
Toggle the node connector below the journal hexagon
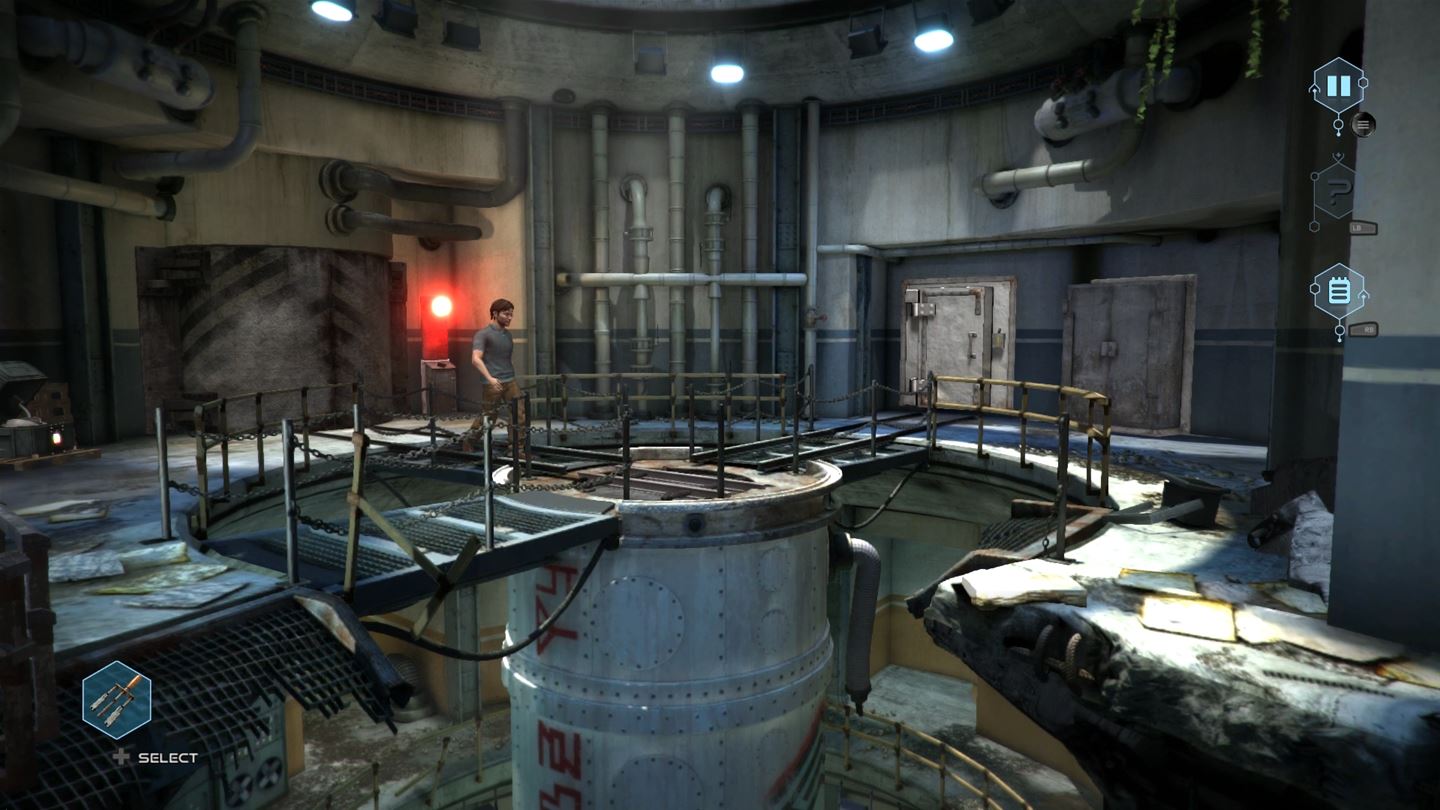click(x=1338, y=330)
